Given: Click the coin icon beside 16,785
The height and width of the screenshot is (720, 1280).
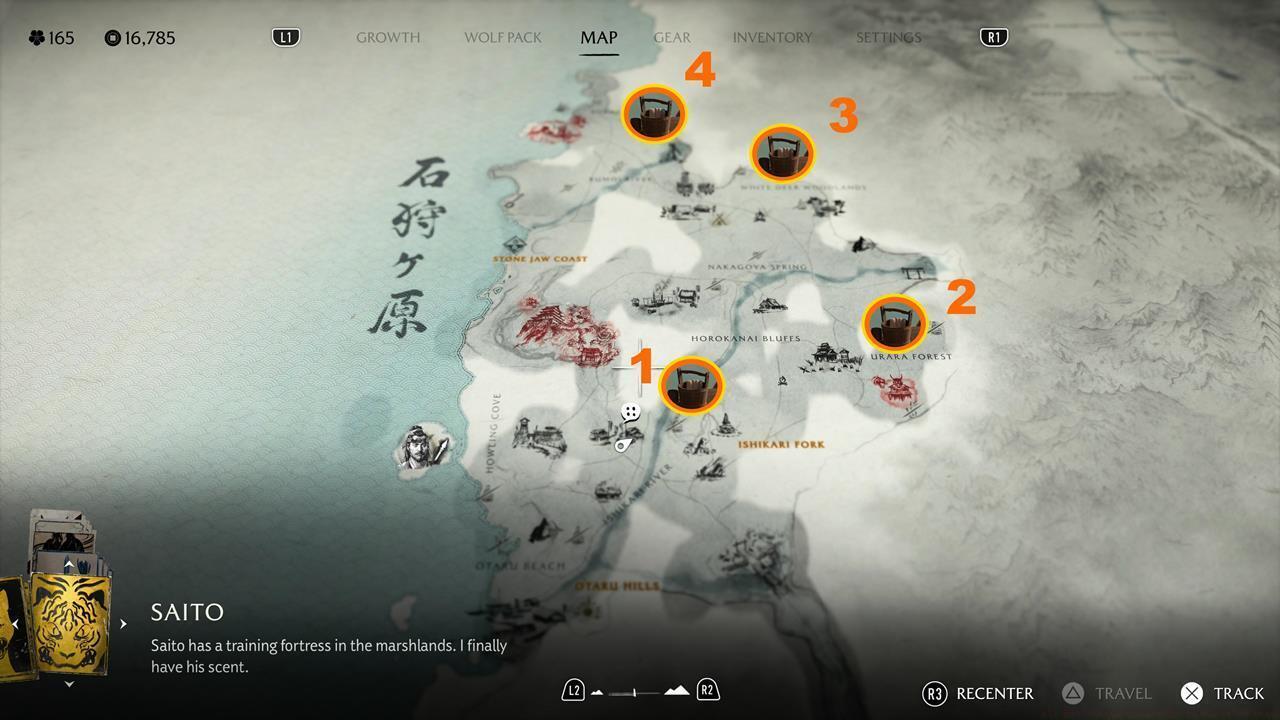Looking at the screenshot, I should (x=110, y=38).
